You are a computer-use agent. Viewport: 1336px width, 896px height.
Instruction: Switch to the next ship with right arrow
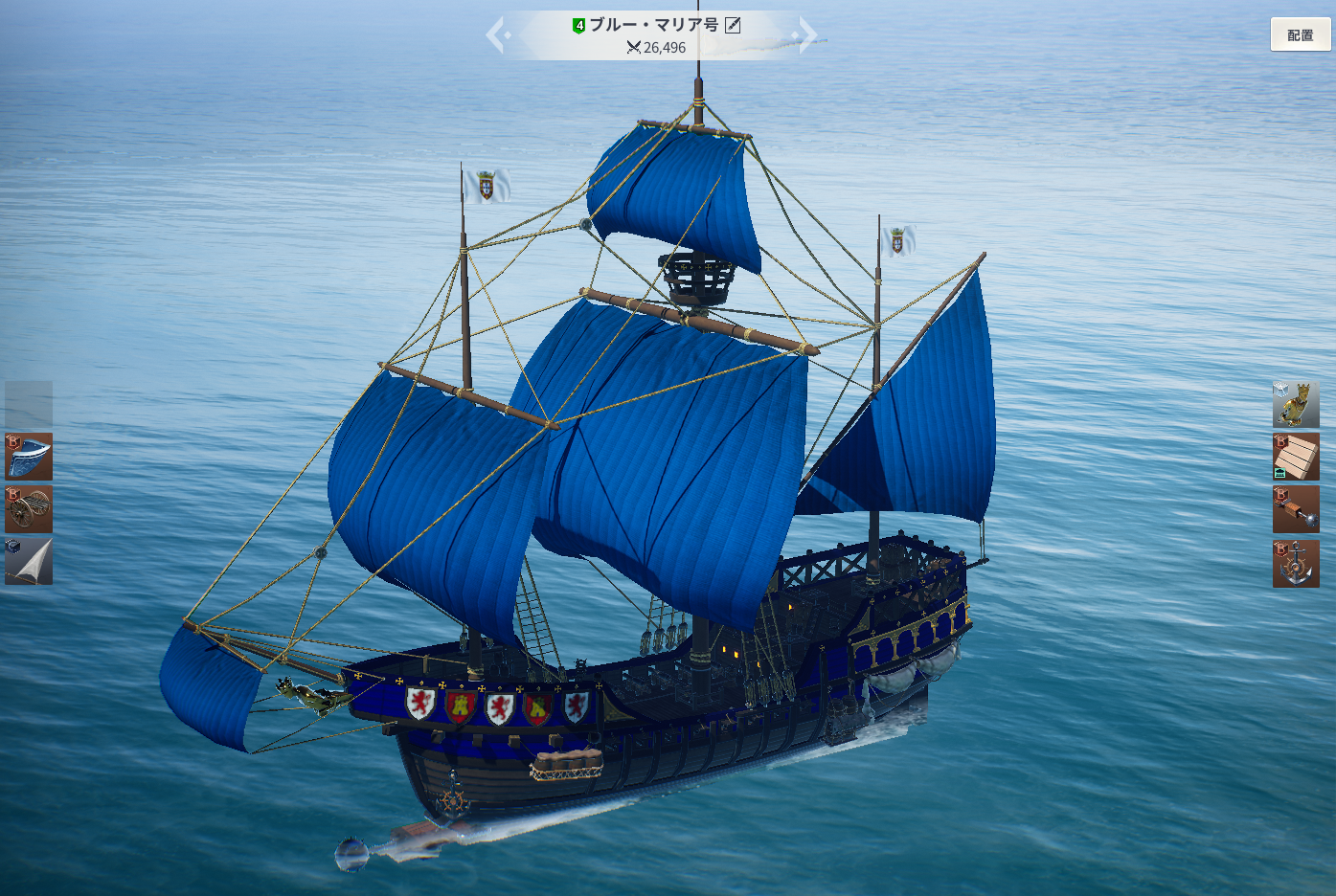[x=807, y=34]
